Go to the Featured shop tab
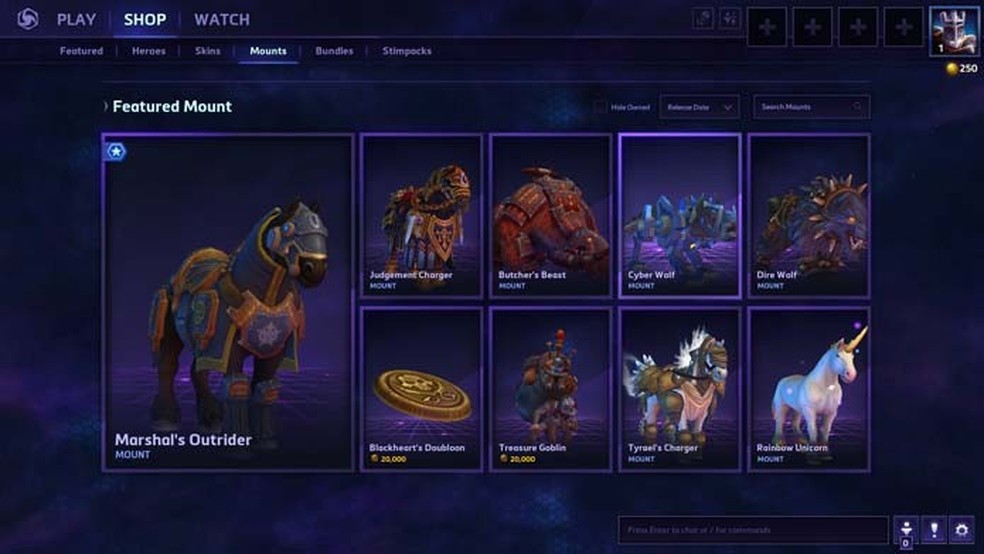The height and width of the screenshot is (554, 984). tap(81, 51)
